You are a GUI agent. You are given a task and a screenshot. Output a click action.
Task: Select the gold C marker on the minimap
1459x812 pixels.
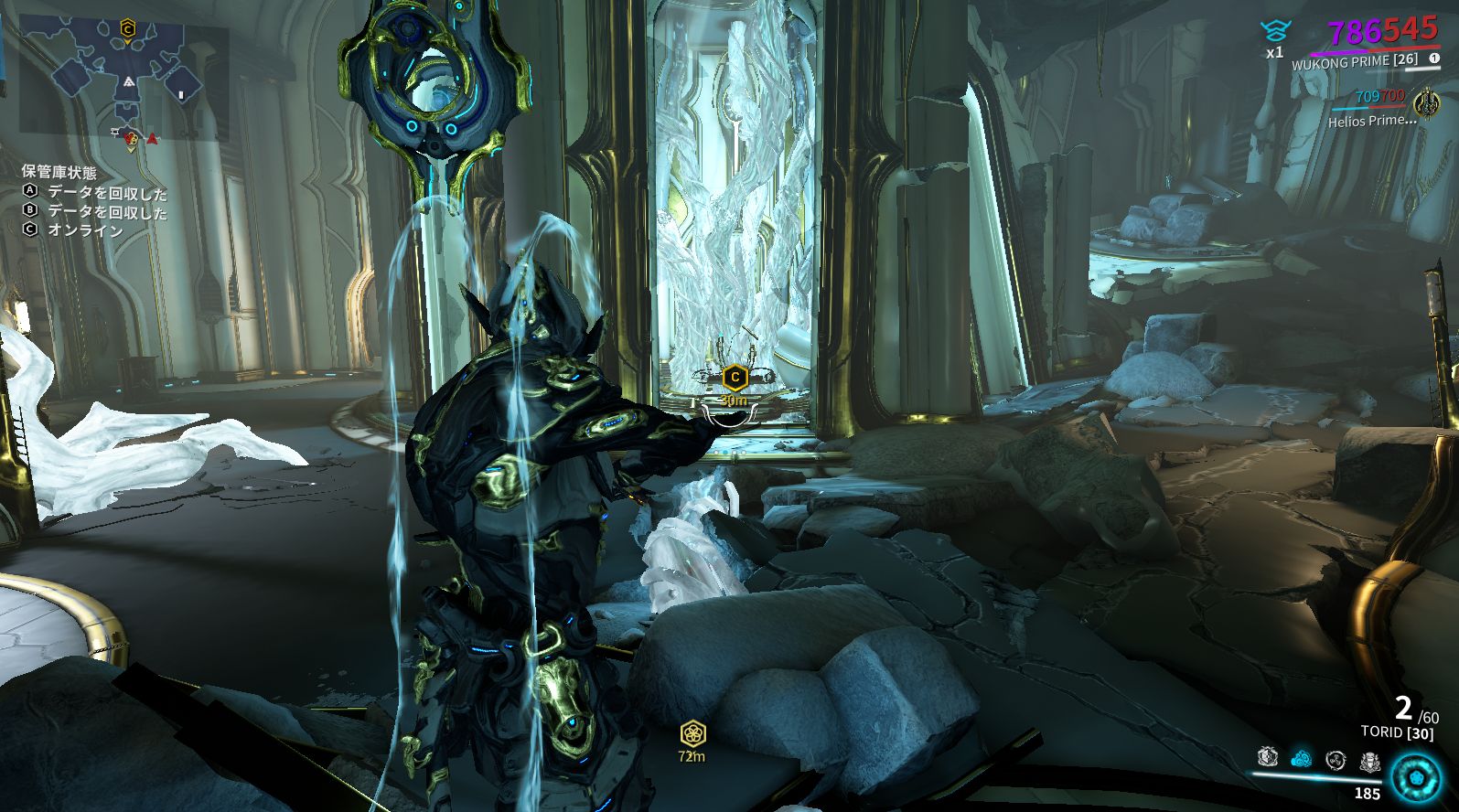point(127,30)
